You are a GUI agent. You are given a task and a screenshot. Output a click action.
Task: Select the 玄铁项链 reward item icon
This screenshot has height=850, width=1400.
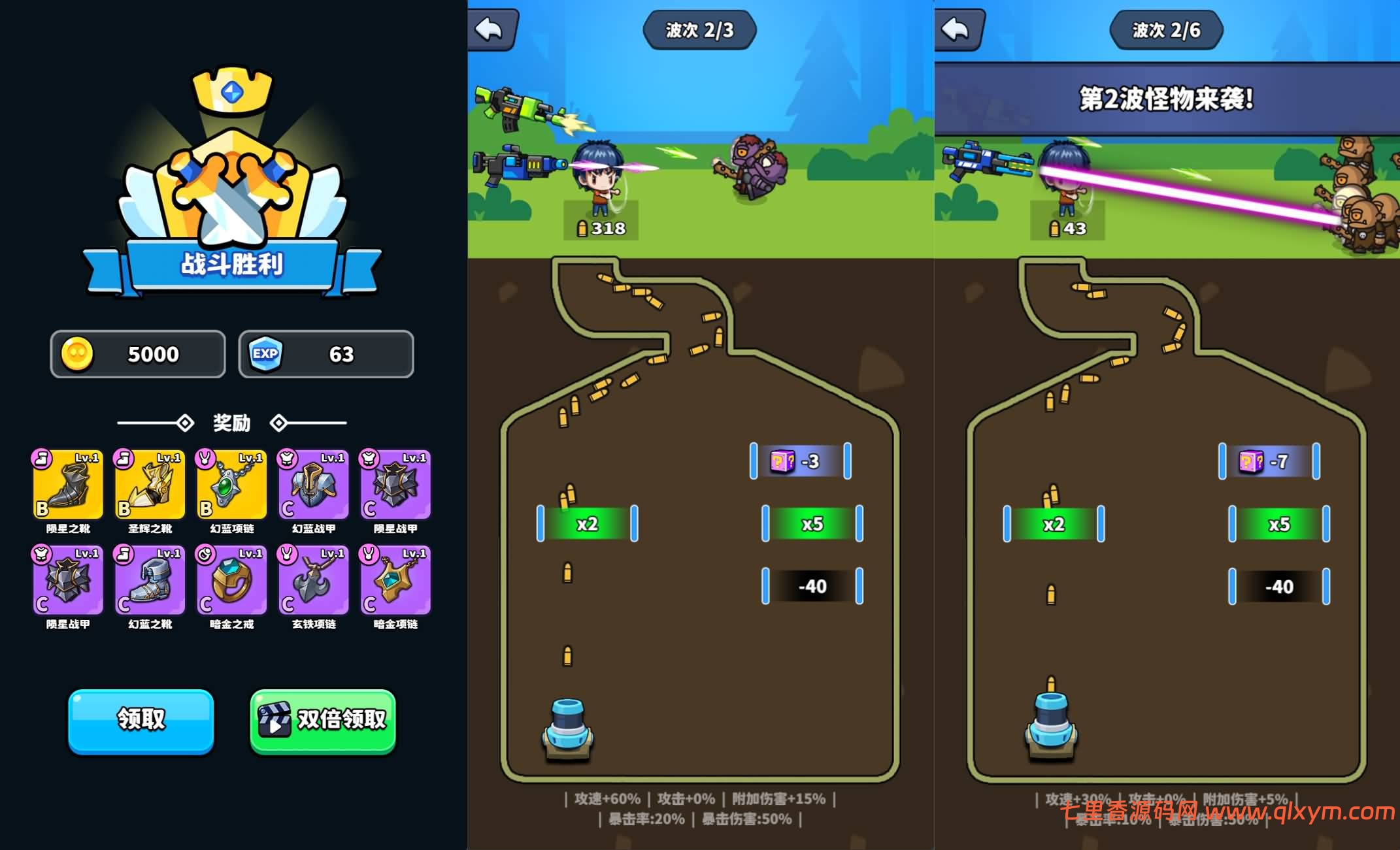pyautogui.click(x=313, y=580)
